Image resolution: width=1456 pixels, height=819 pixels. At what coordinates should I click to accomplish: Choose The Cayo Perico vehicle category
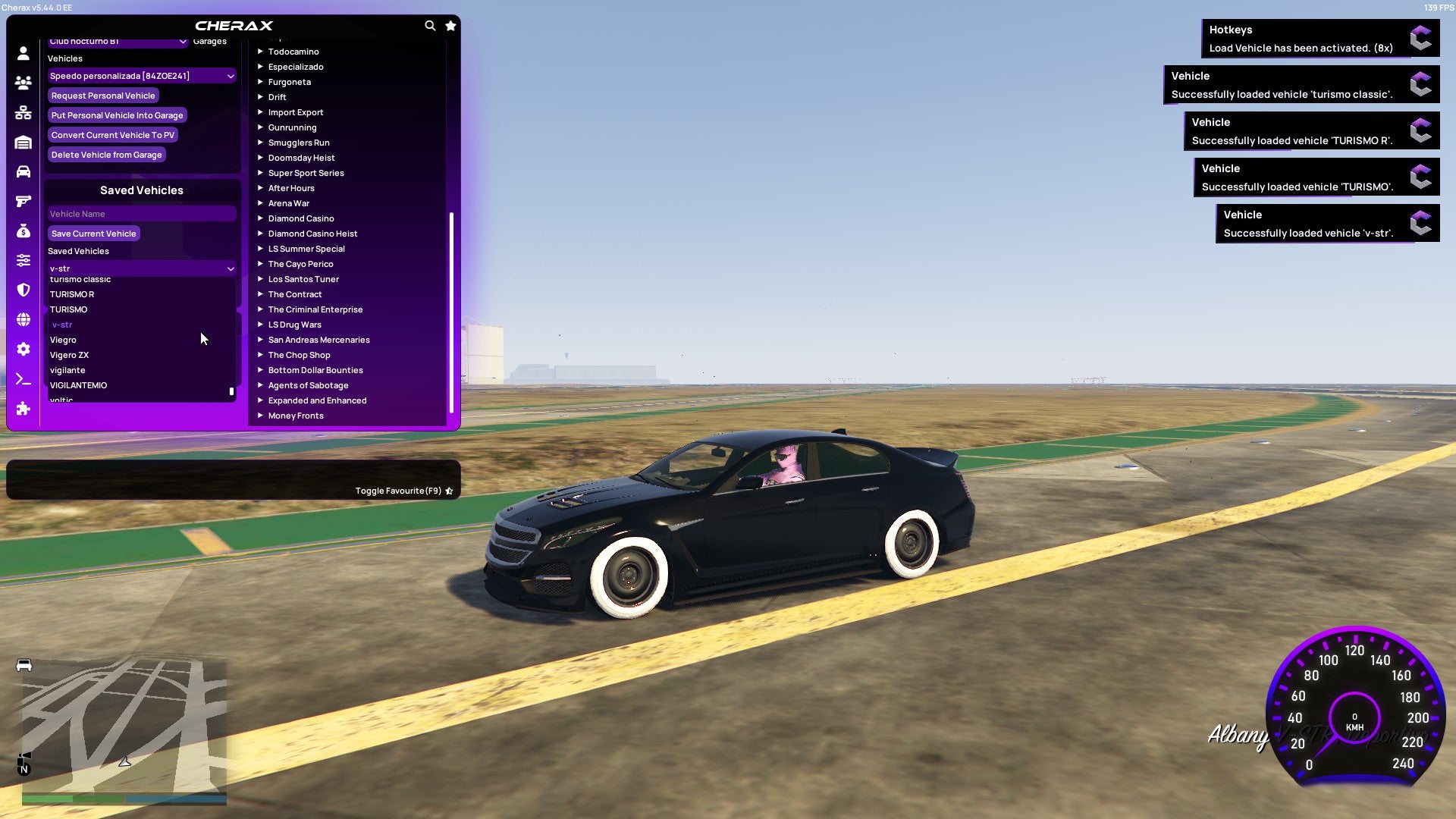coord(300,263)
